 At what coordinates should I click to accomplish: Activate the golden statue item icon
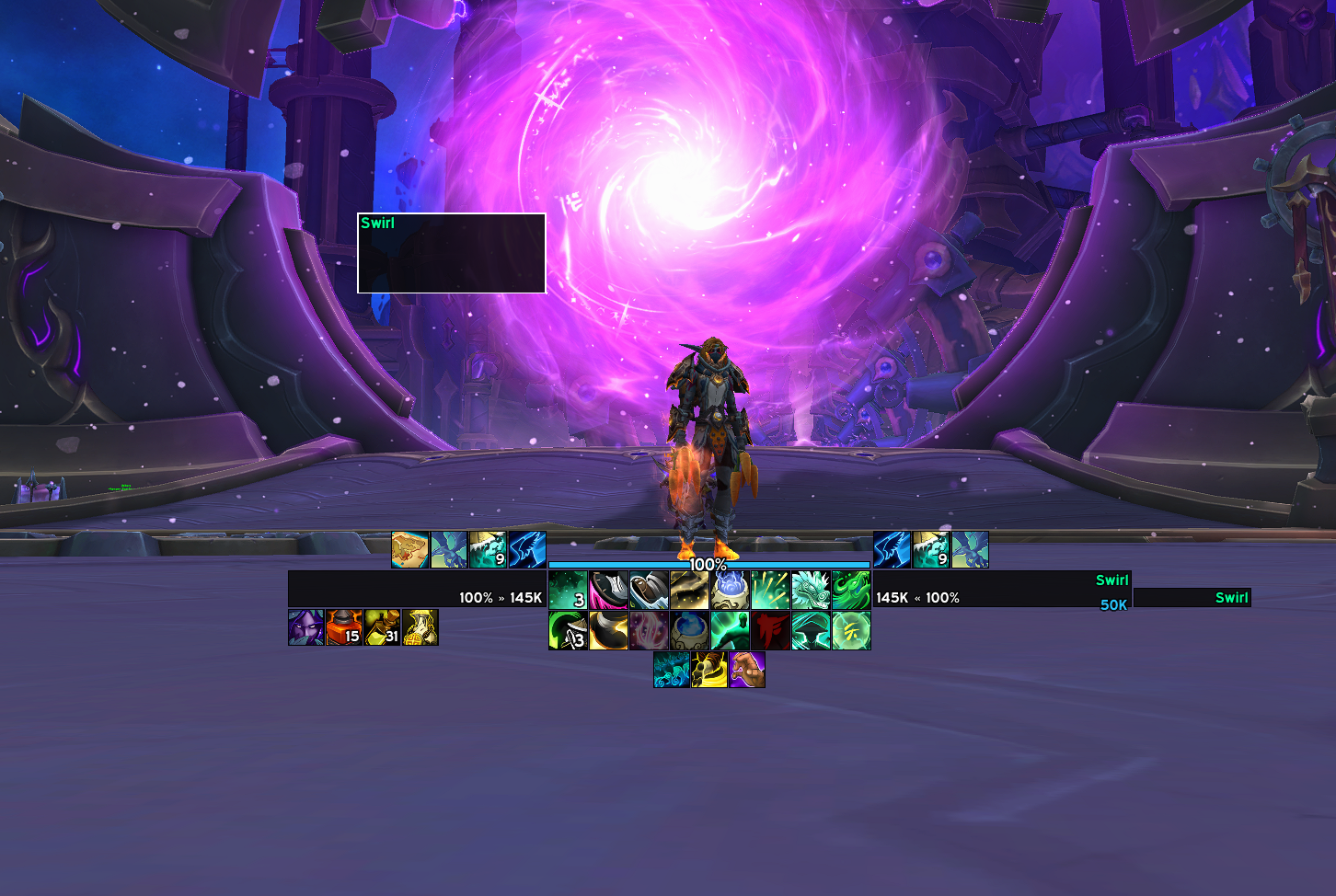click(x=420, y=627)
